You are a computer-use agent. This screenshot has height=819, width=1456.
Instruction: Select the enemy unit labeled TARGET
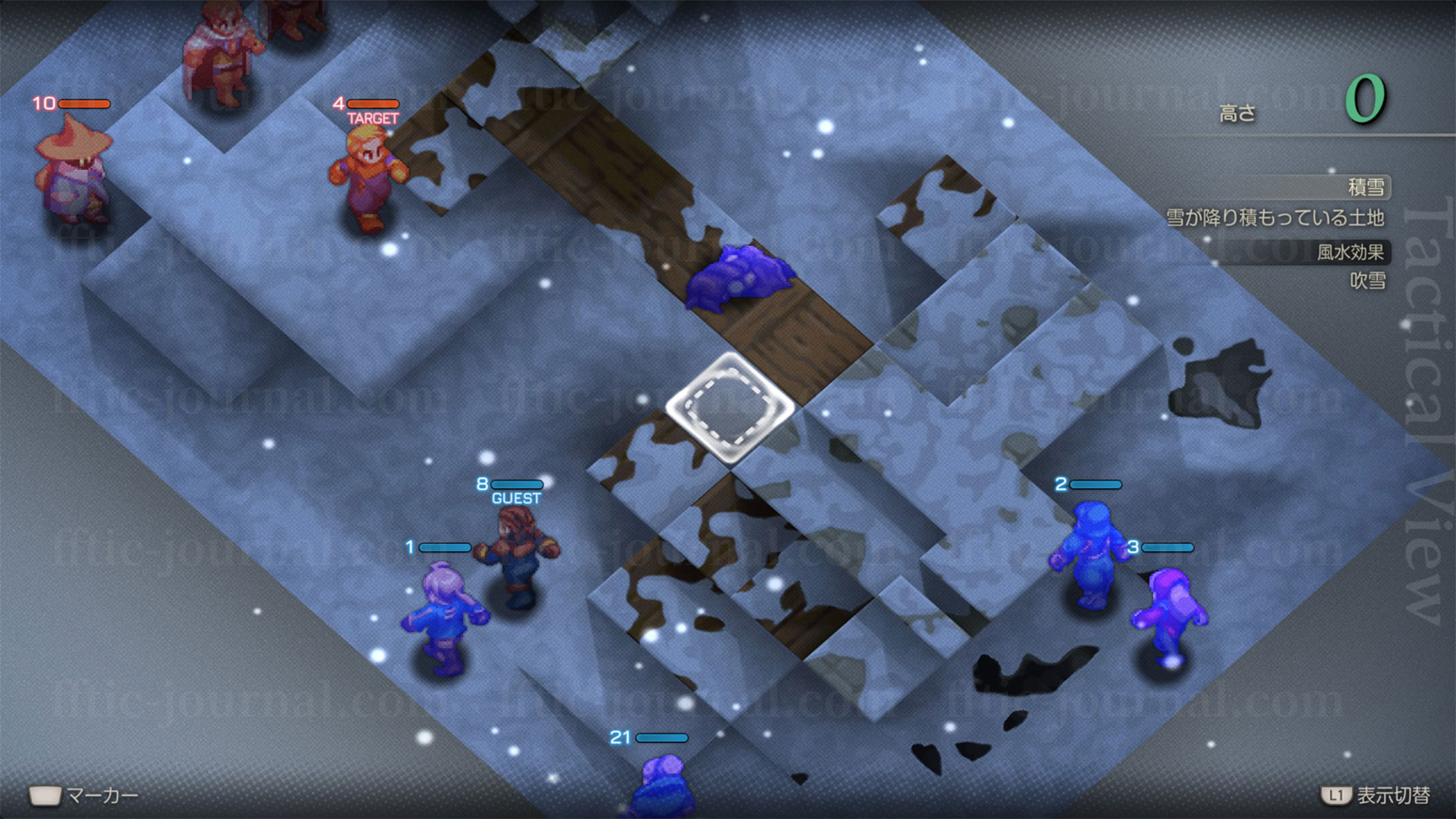[367, 179]
